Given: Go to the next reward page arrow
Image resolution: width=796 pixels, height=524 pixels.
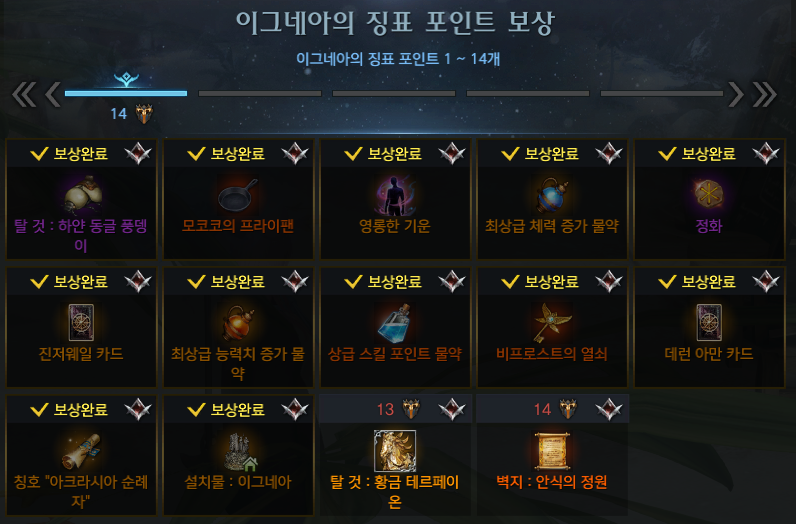Looking at the screenshot, I should 737,93.
